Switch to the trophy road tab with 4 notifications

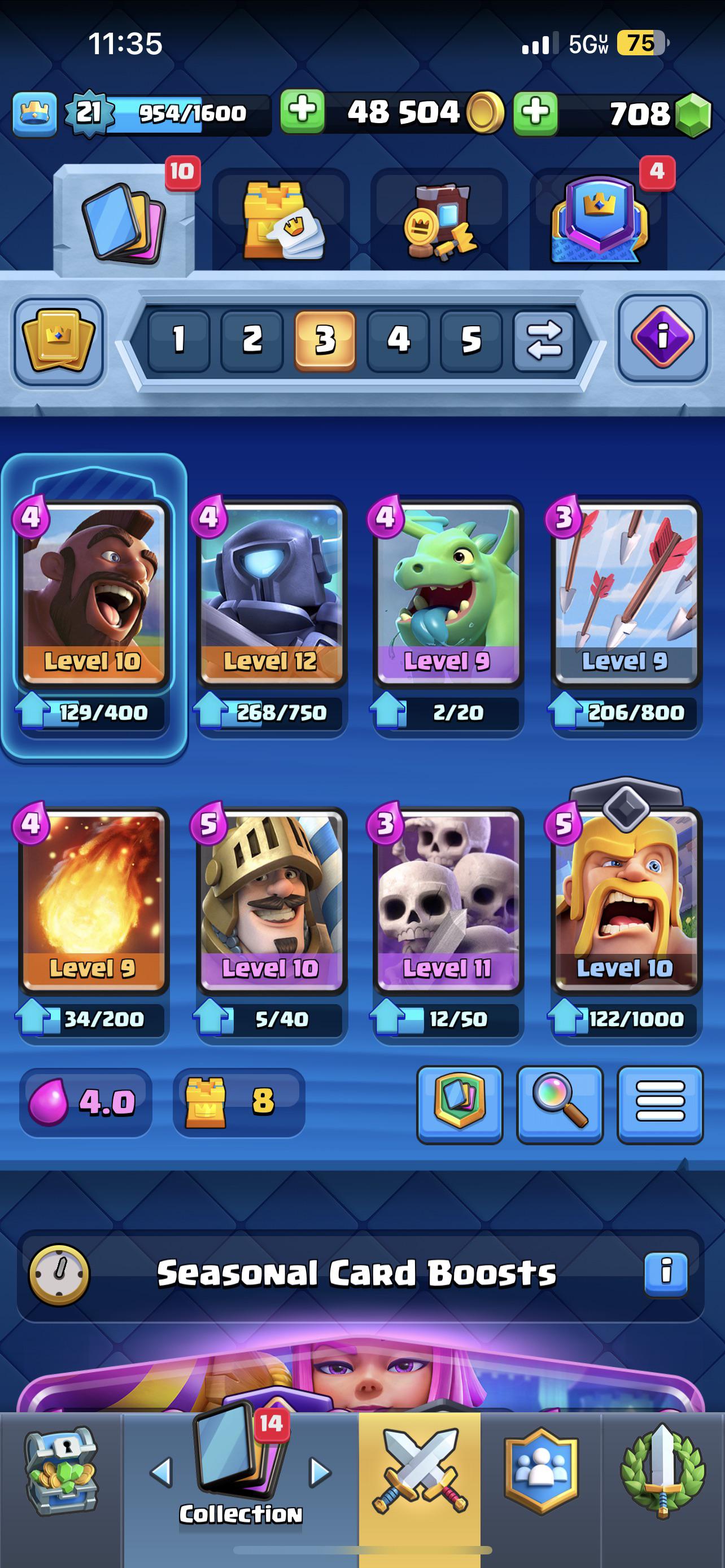tap(600, 220)
